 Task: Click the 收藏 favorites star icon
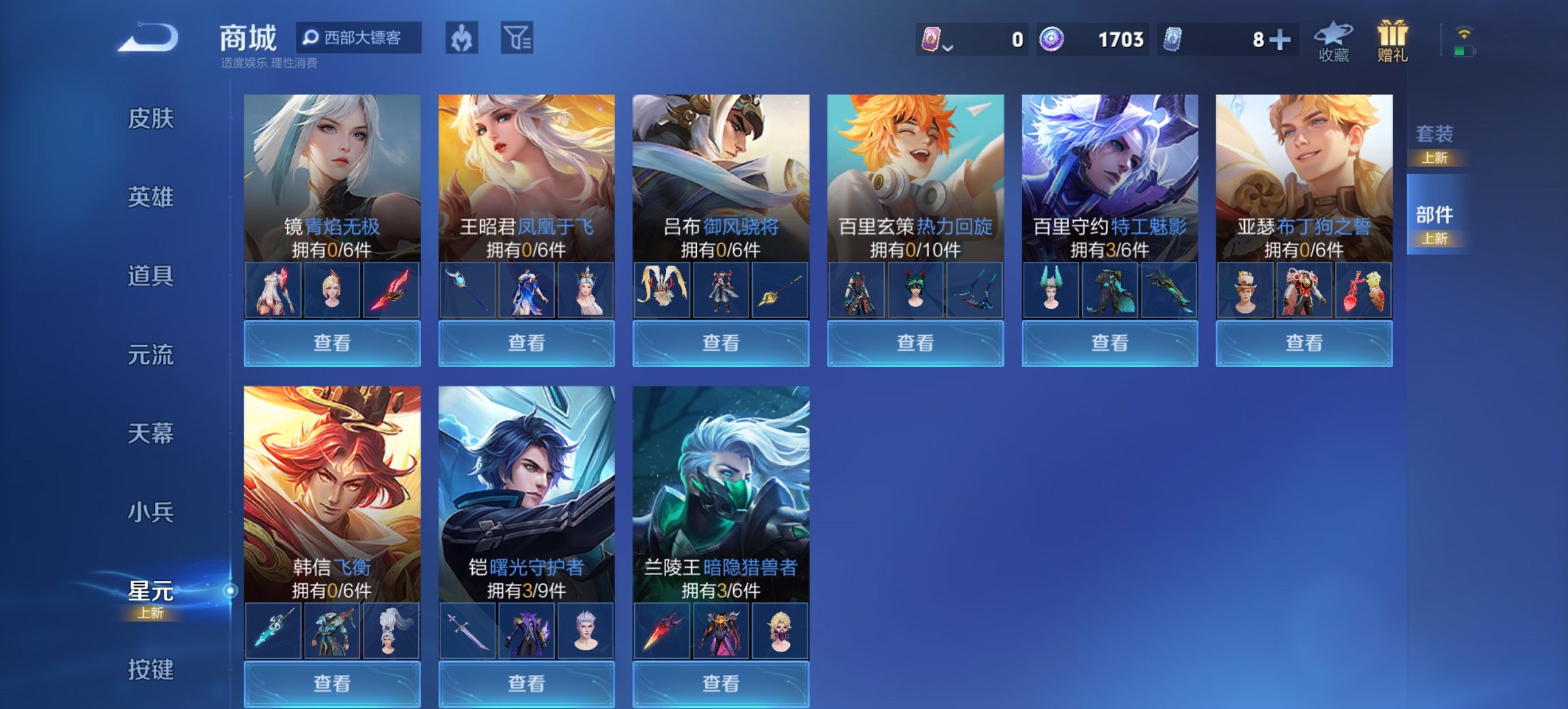[1332, 39]
